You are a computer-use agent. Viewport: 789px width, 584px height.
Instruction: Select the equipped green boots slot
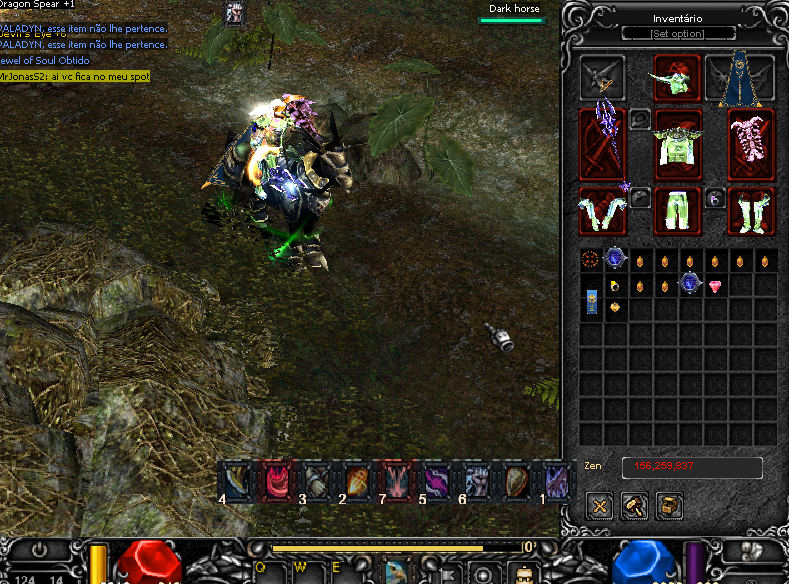(751, 211)
